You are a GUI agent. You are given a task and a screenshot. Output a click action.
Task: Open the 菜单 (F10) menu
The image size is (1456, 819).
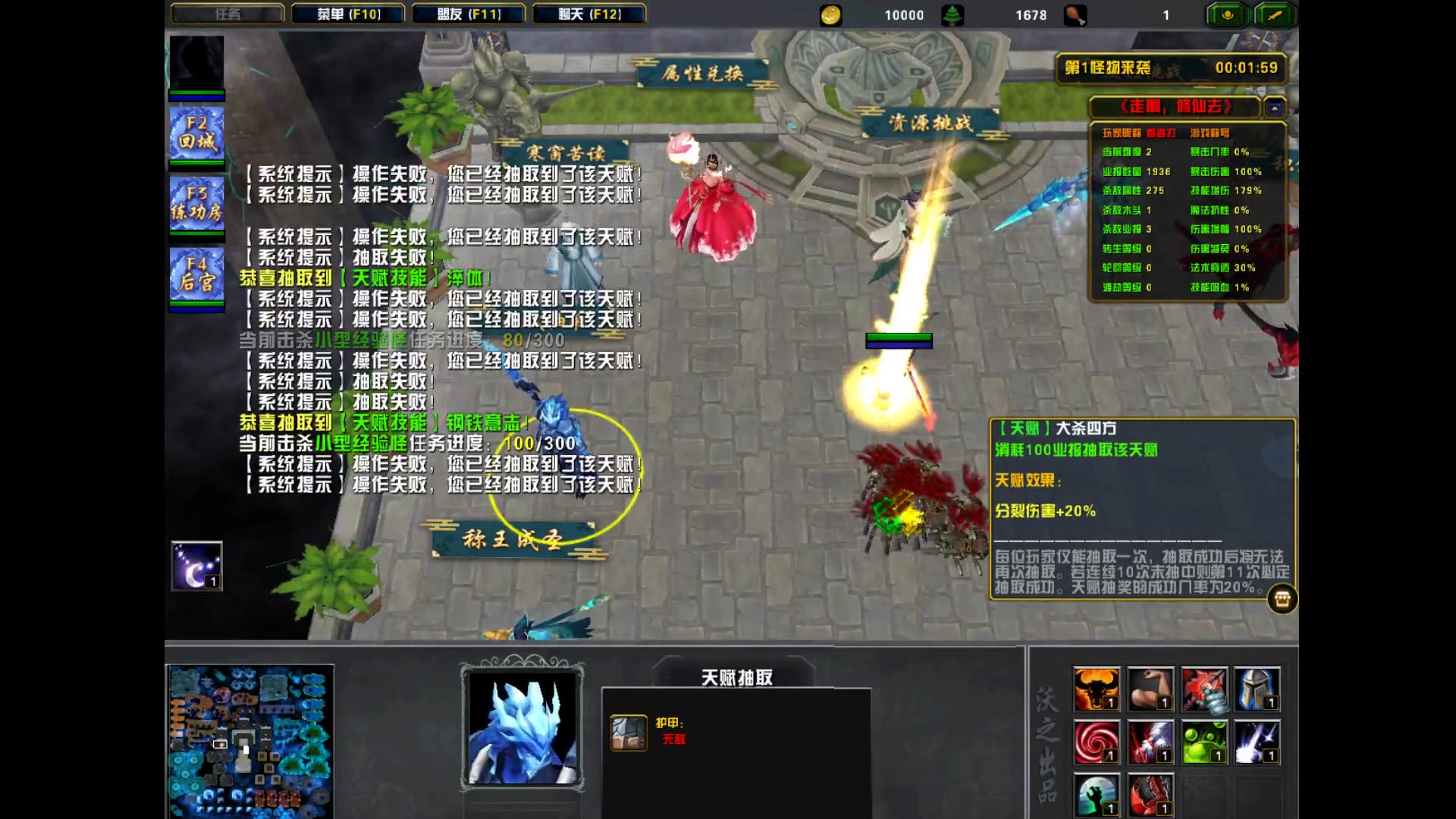[349, 14]
